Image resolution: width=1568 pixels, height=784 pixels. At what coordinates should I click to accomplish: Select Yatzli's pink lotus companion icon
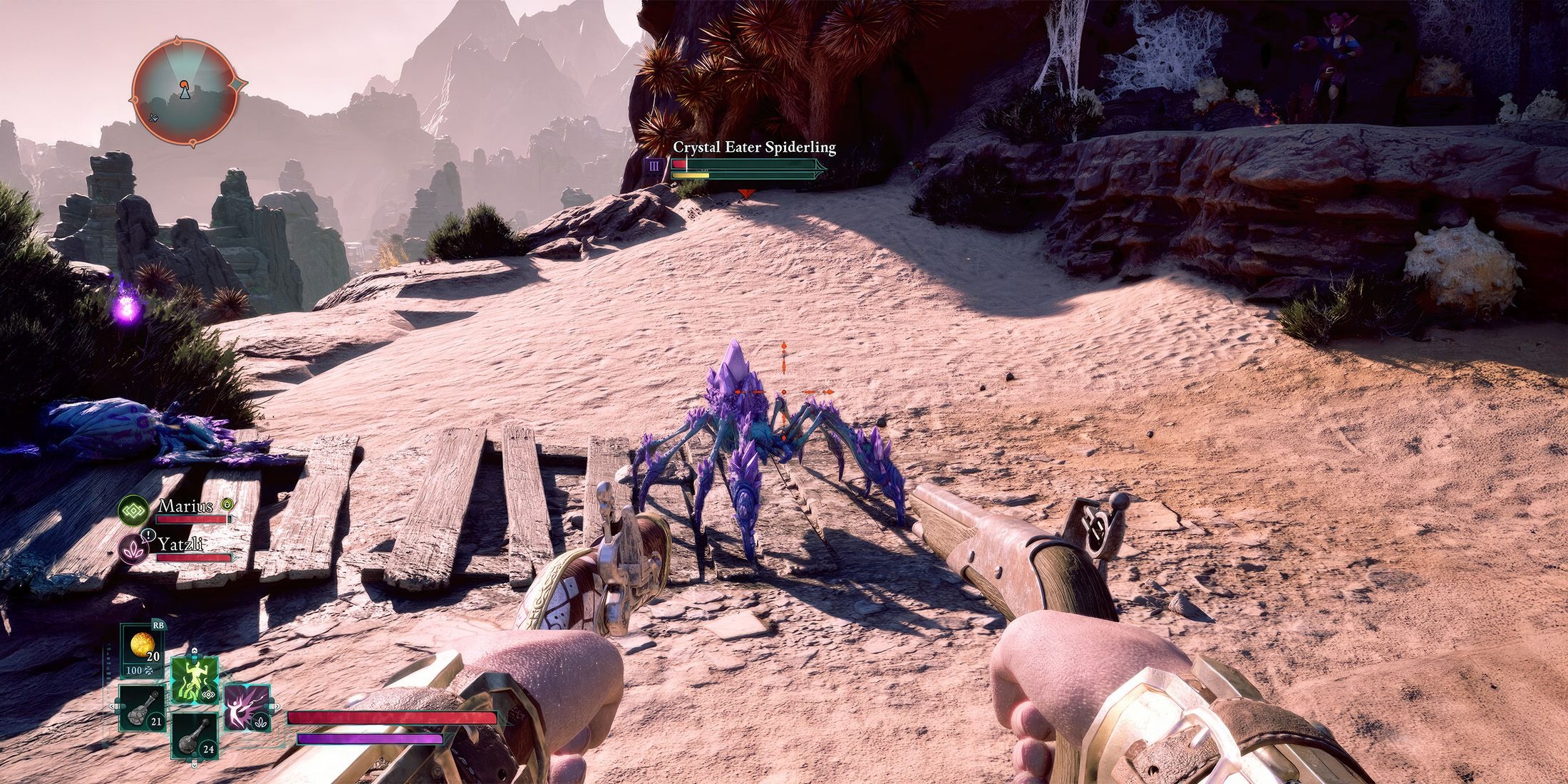pyautogui.click(x=132, y=550)
